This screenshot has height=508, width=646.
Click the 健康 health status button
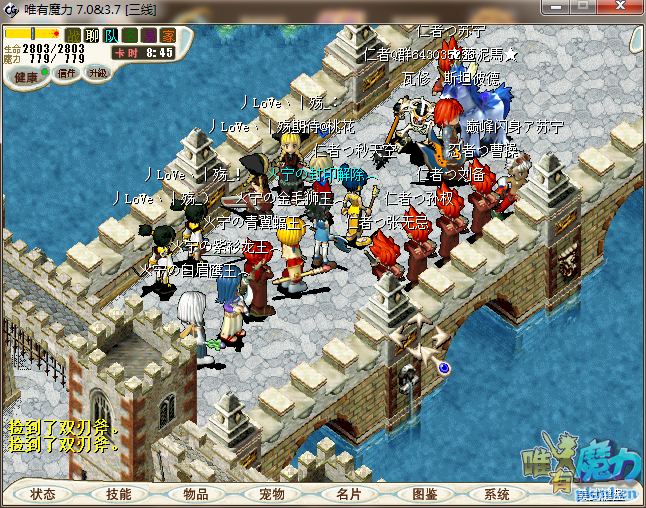[27, 77]
